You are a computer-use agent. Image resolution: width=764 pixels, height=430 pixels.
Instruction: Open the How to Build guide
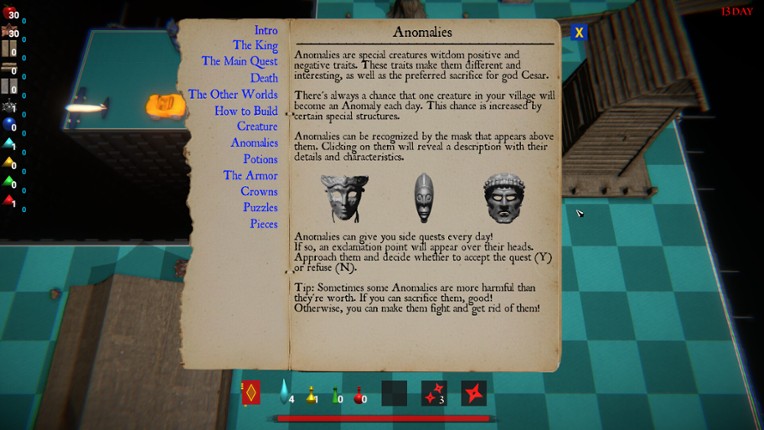click(x=246, y=111)
